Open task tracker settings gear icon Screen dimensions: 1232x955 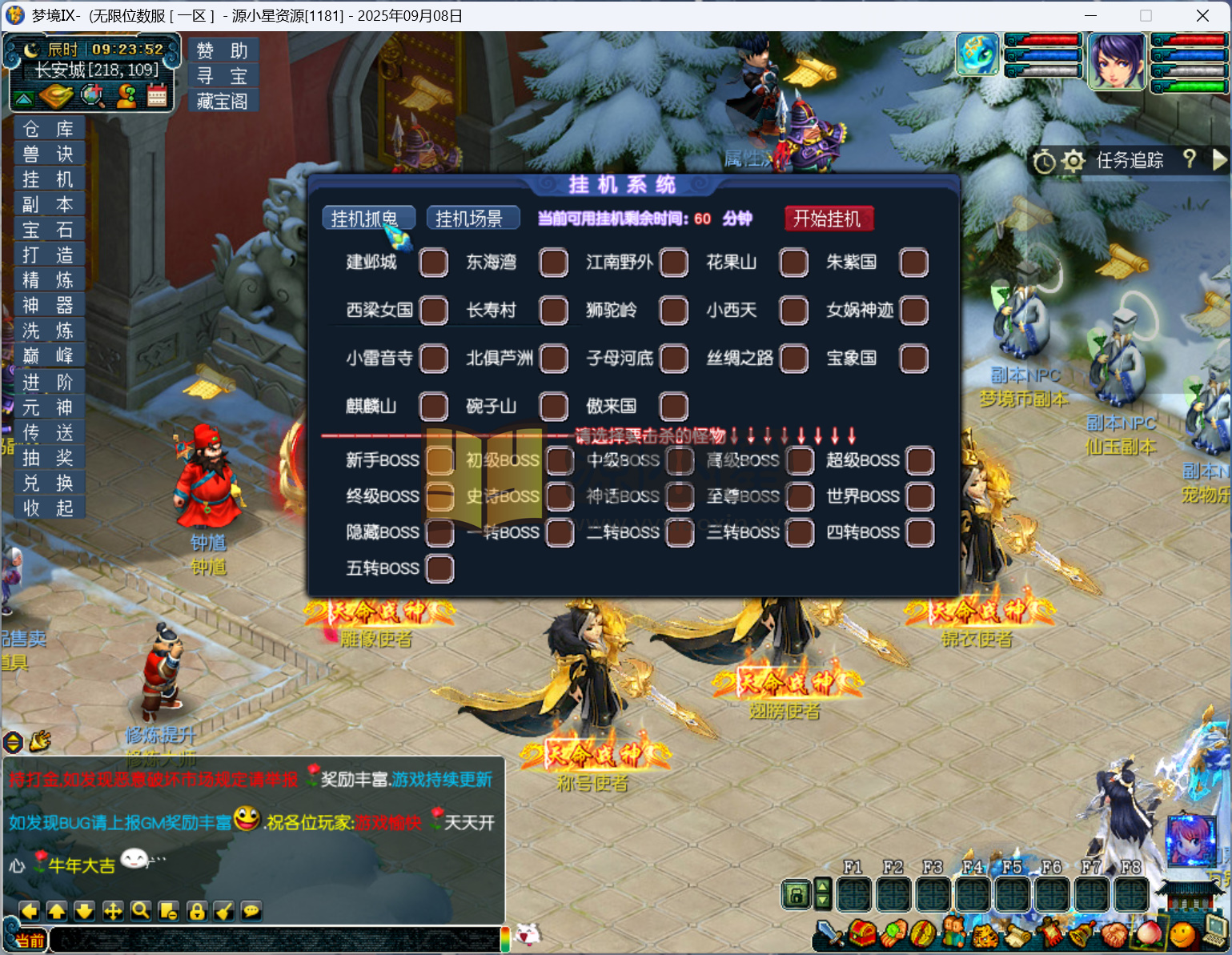click(x=1073, y=161)
